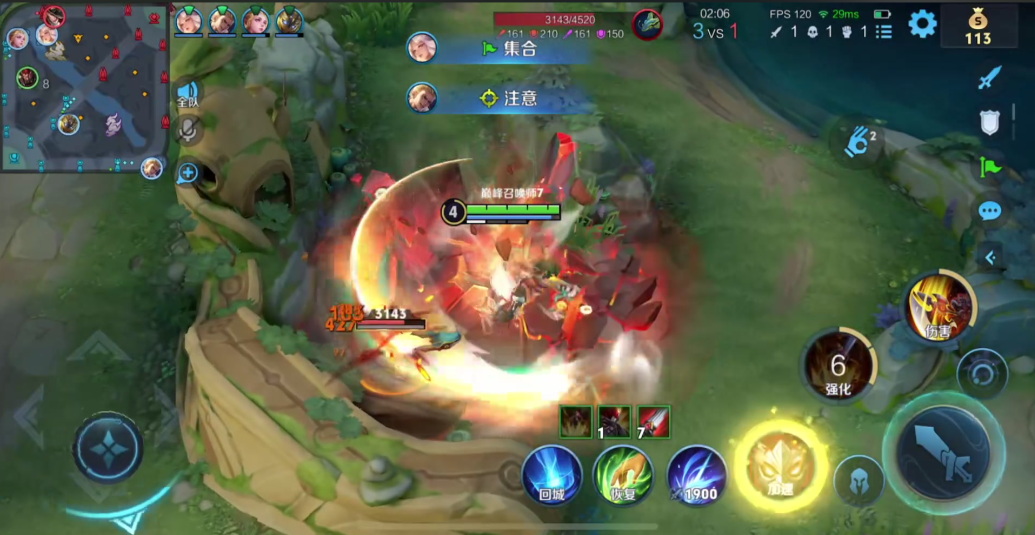
Task: Open the blue chat bubble icon
Action: (990, 211)
